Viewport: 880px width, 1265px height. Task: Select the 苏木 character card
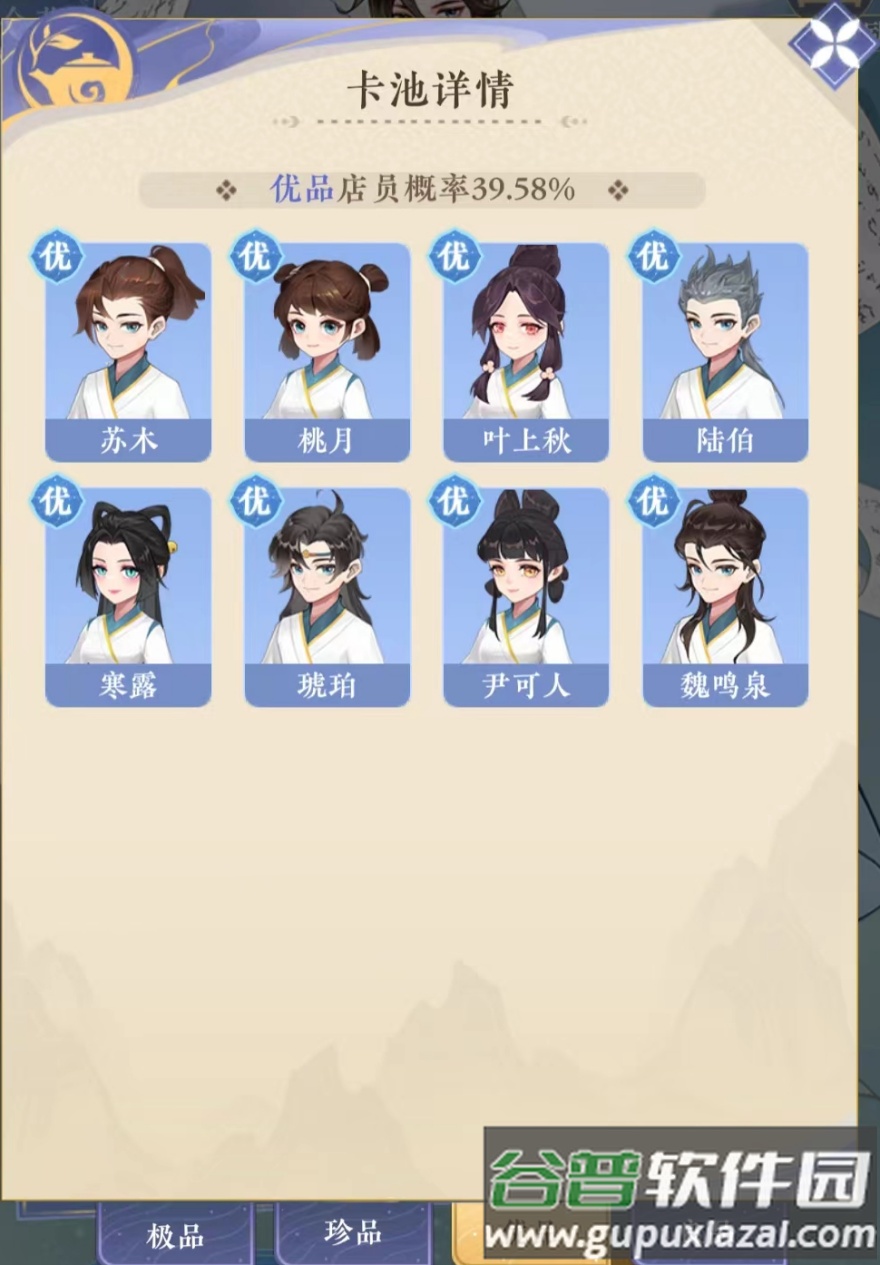pos(128,351)
